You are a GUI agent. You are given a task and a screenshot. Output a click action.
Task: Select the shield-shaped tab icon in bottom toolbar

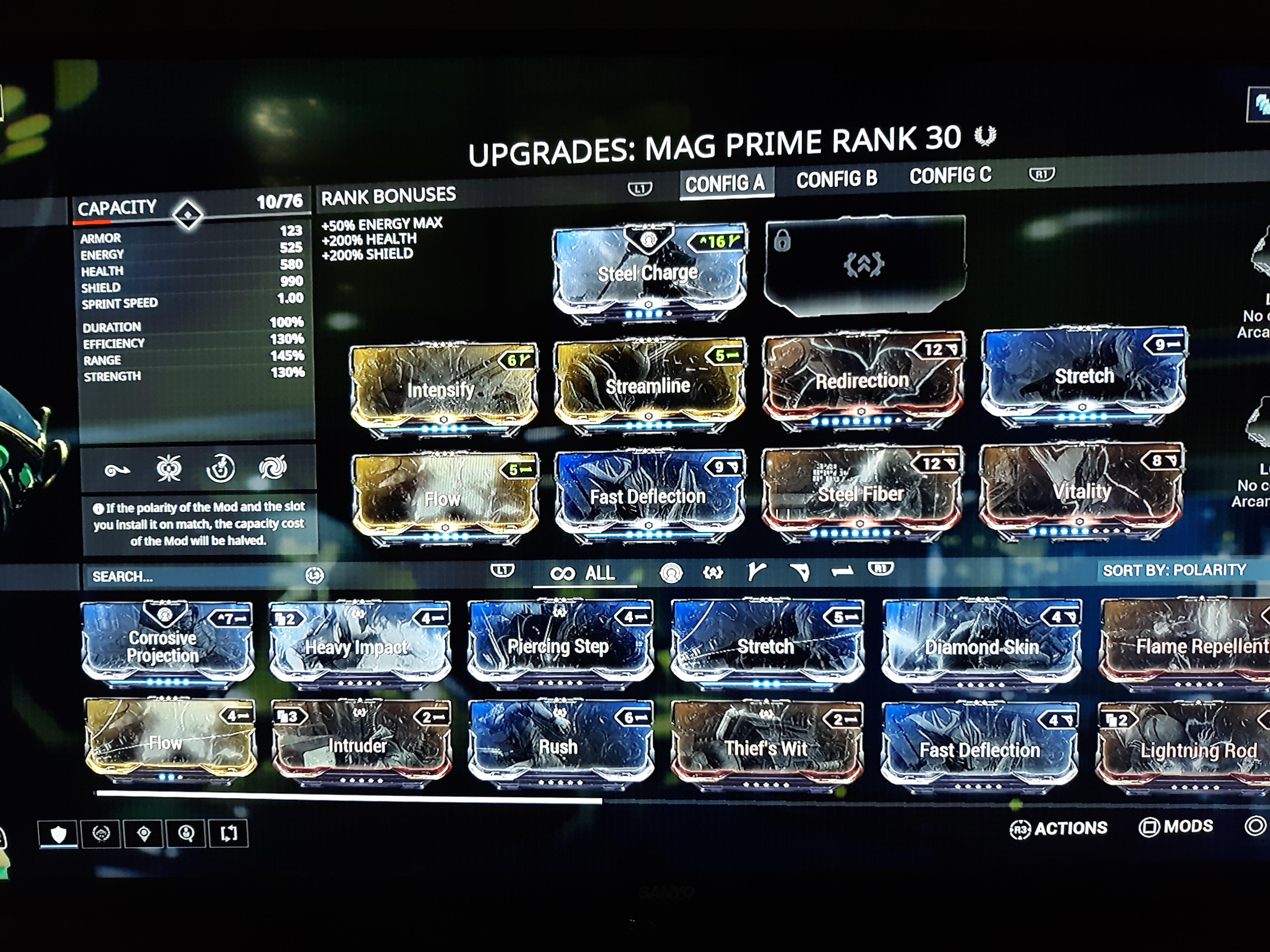pos(58,833)
